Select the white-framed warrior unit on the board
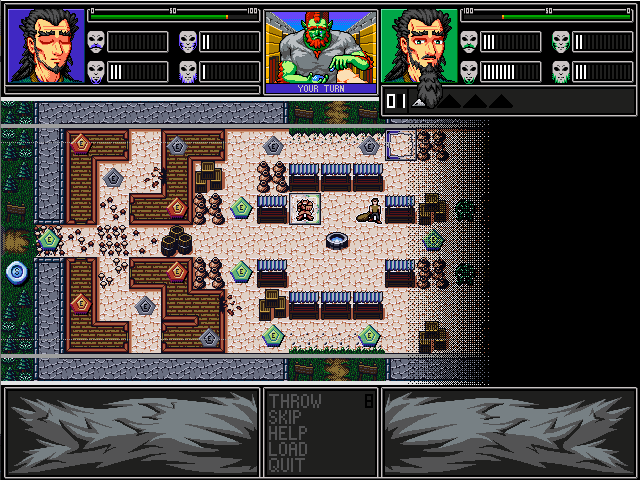Viewport: 640px width, 480px height. (305, 210)
